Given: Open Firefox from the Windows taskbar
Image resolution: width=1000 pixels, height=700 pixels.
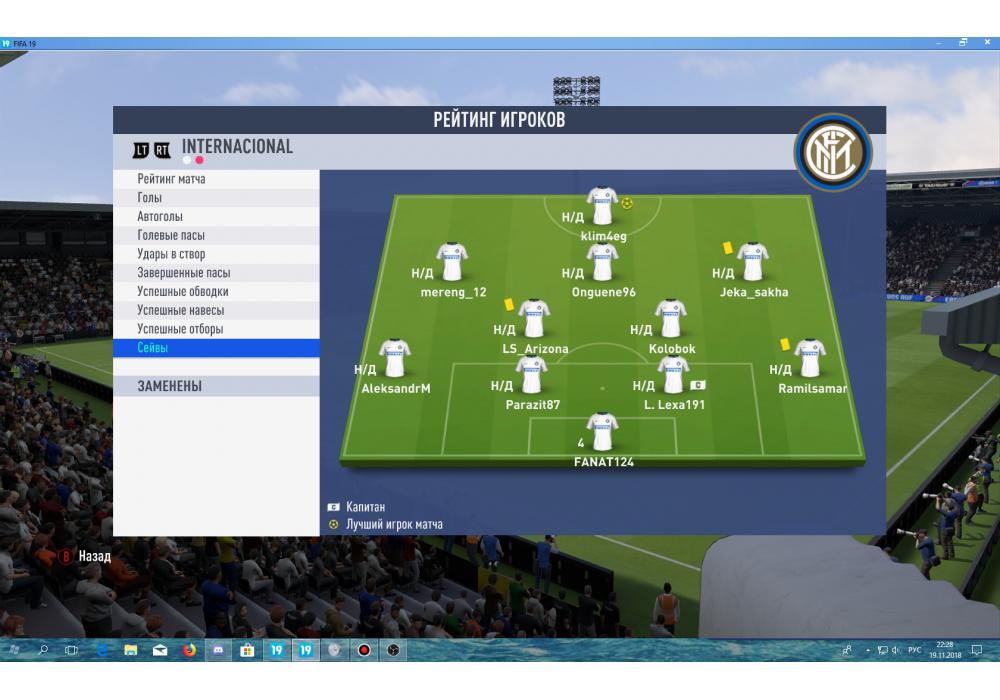Looking at the screenshot, I should click(x=189, y=650).
